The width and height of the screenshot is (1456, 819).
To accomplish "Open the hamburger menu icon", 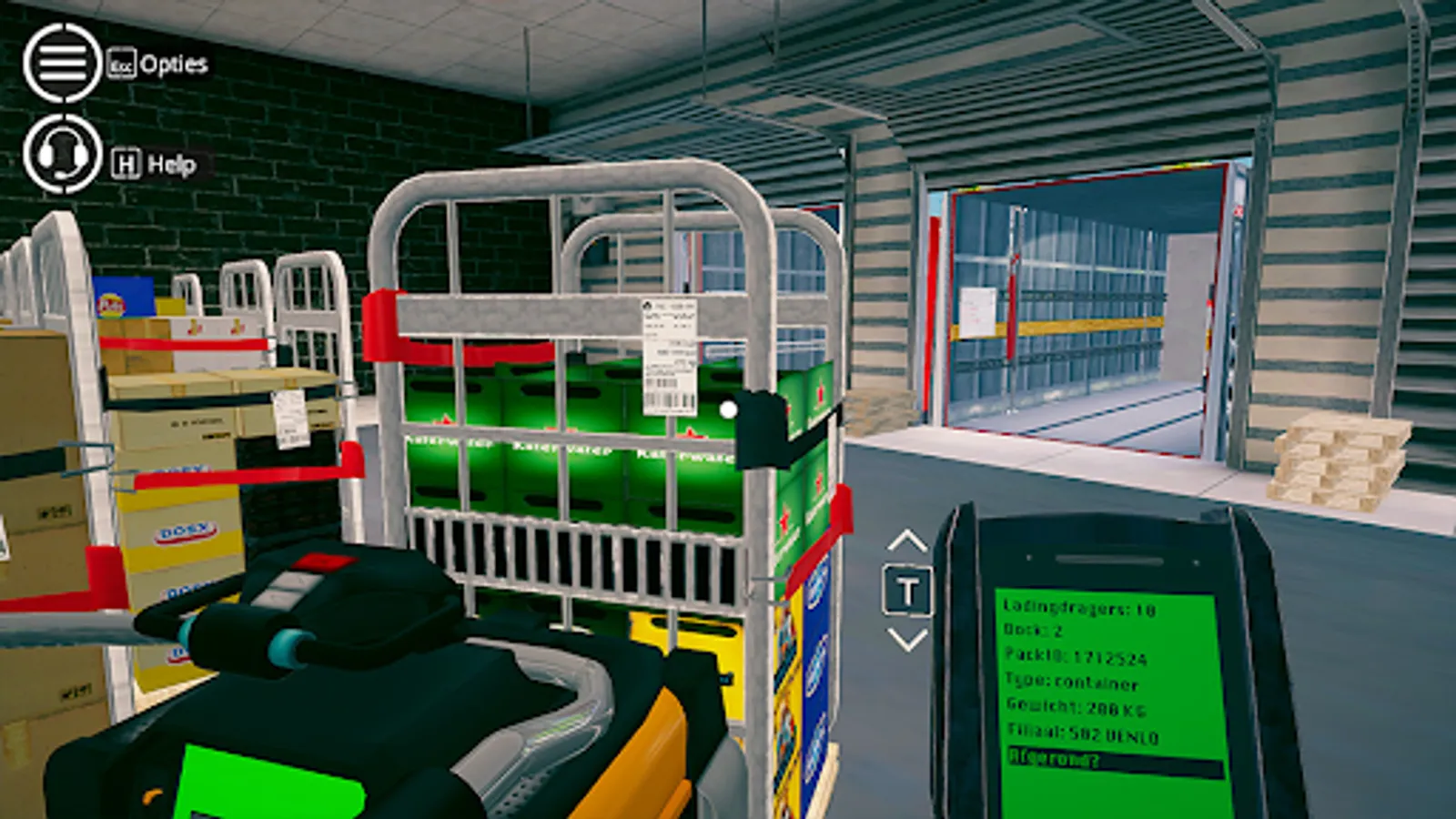I will [64, 62].
